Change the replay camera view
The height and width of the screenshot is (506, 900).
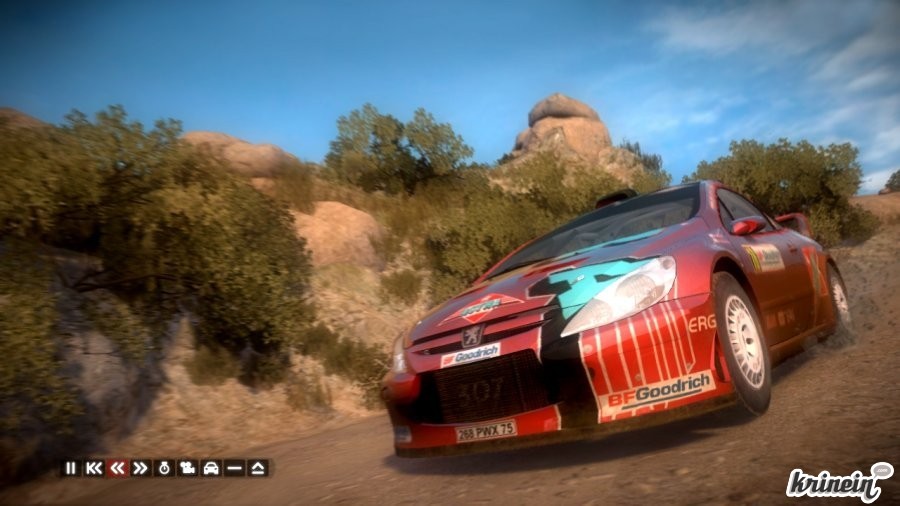tap(187, 467)
